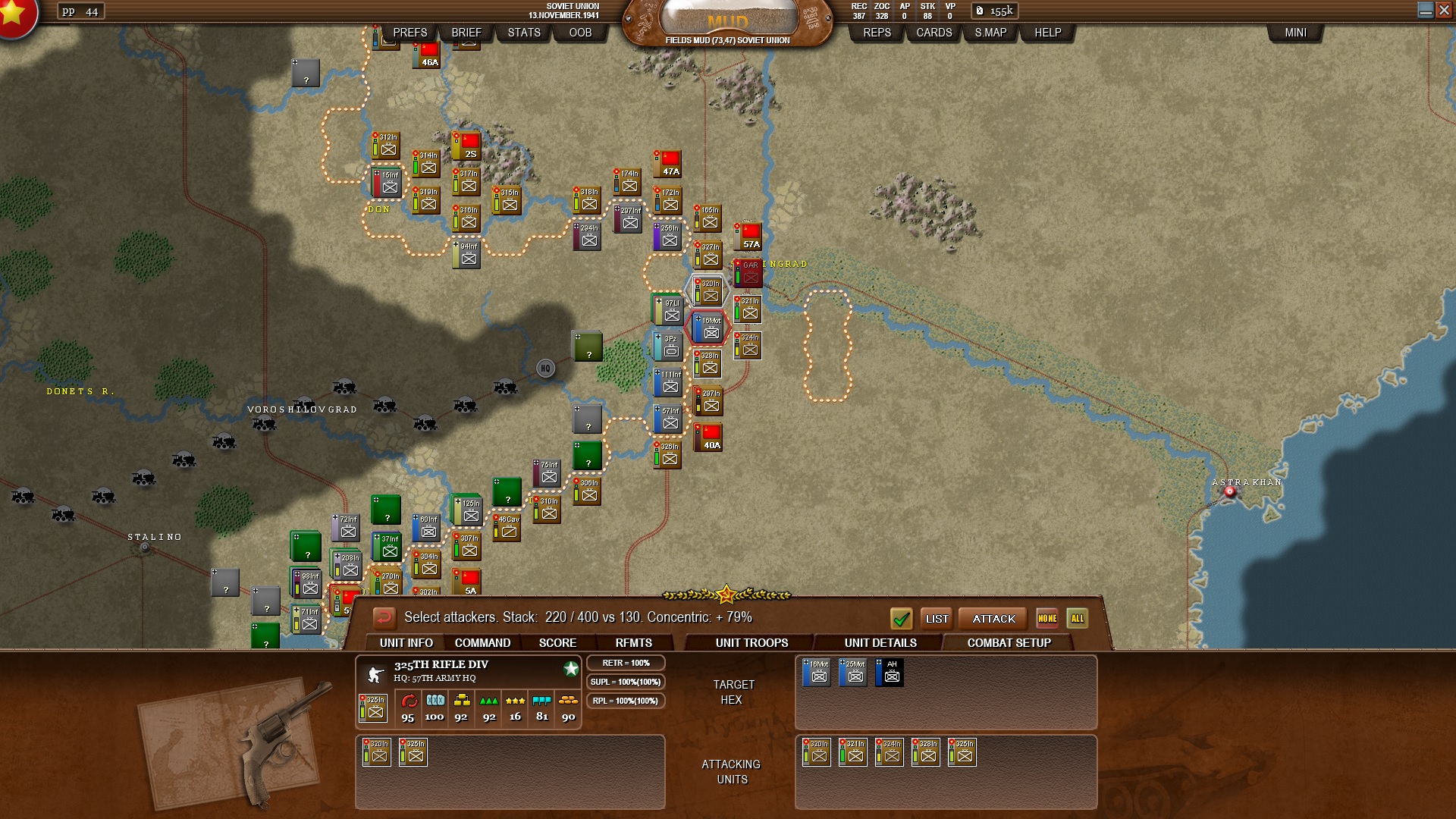This screenshot has height=819, width=1456.
Task: Switch to the COMMAND tab
Action: tap(482, 643)
